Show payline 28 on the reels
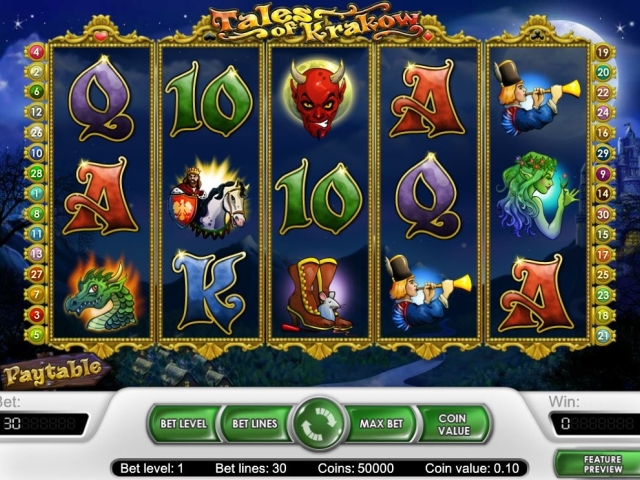This screenshot has width=640, height=480. pos(37,173)
